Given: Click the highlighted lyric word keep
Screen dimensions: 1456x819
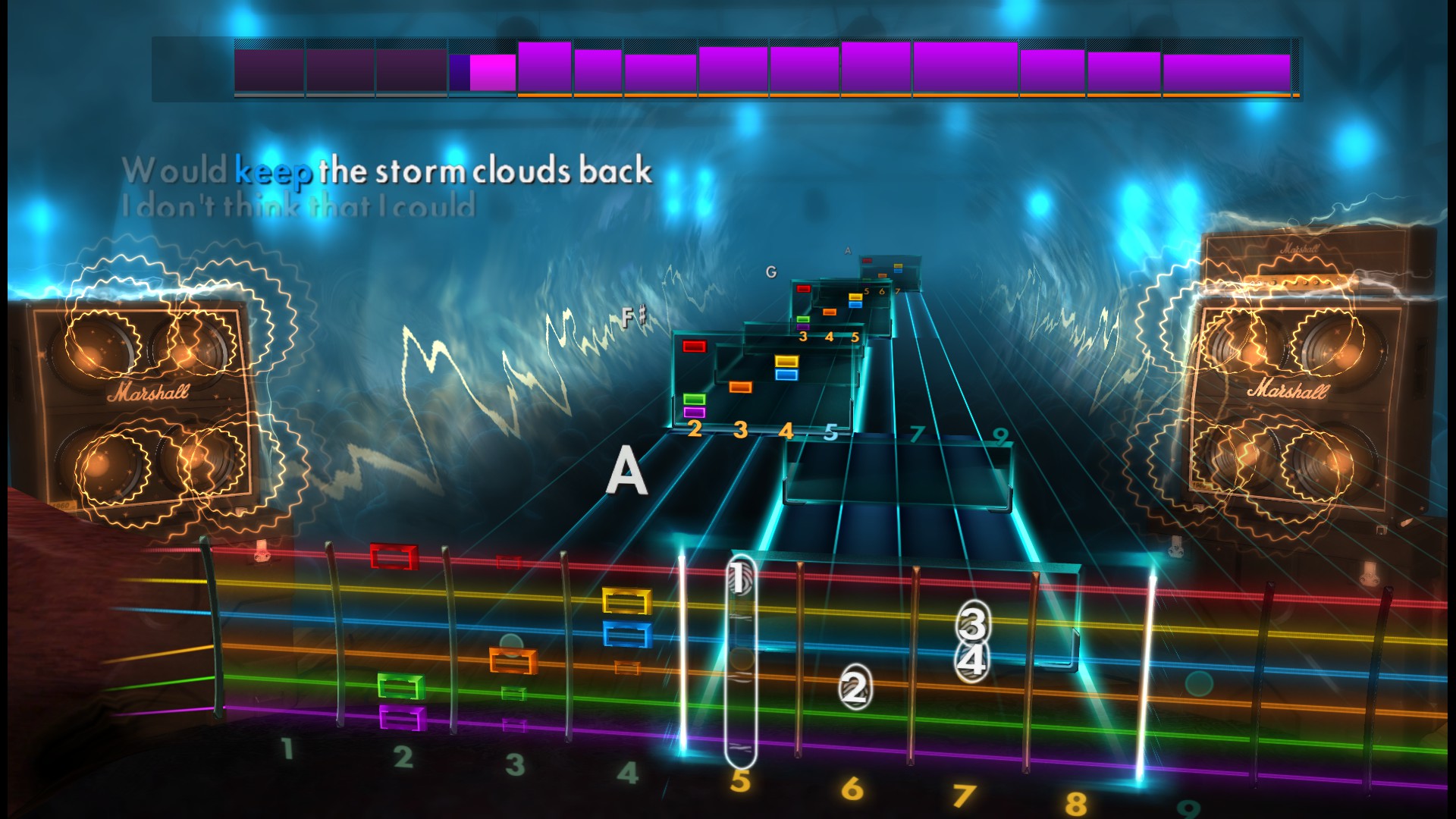Looking at the screenshot, I should [275, 172].
